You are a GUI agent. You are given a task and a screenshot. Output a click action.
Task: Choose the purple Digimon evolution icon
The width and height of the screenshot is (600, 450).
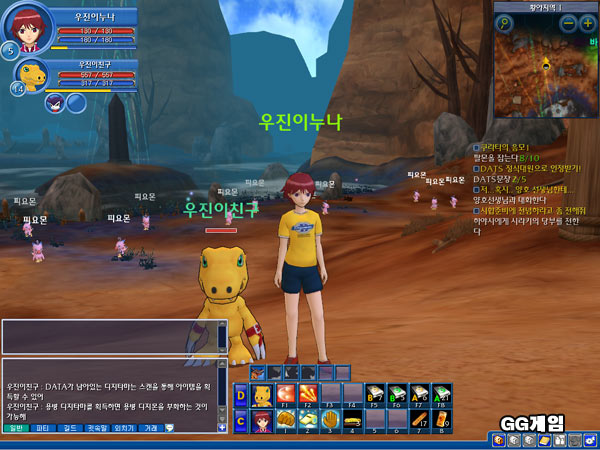(53, 103)
